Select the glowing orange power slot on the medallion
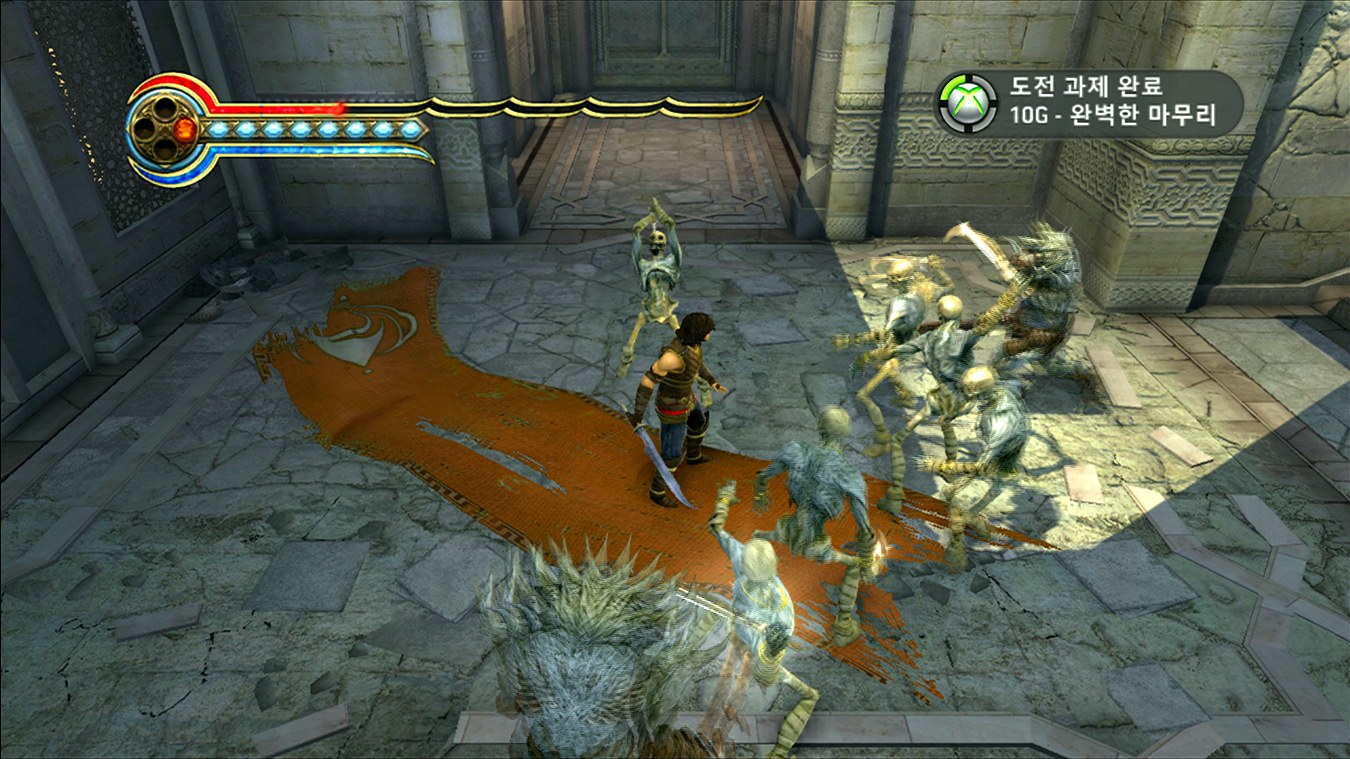This screenshot has width=1350, height=759. pos(185,129)
